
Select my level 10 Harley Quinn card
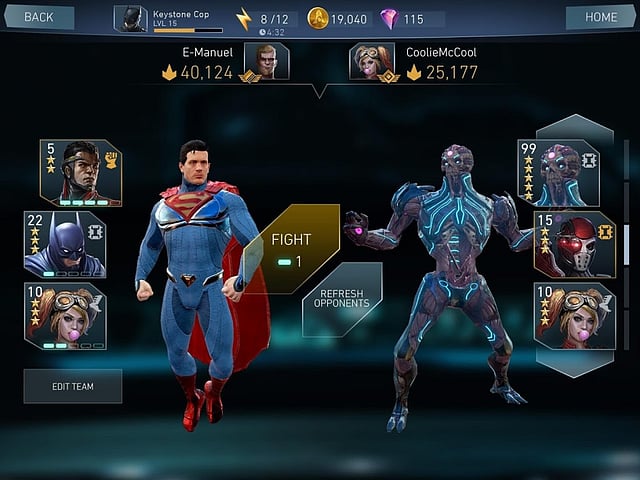[x=65, y=316]
